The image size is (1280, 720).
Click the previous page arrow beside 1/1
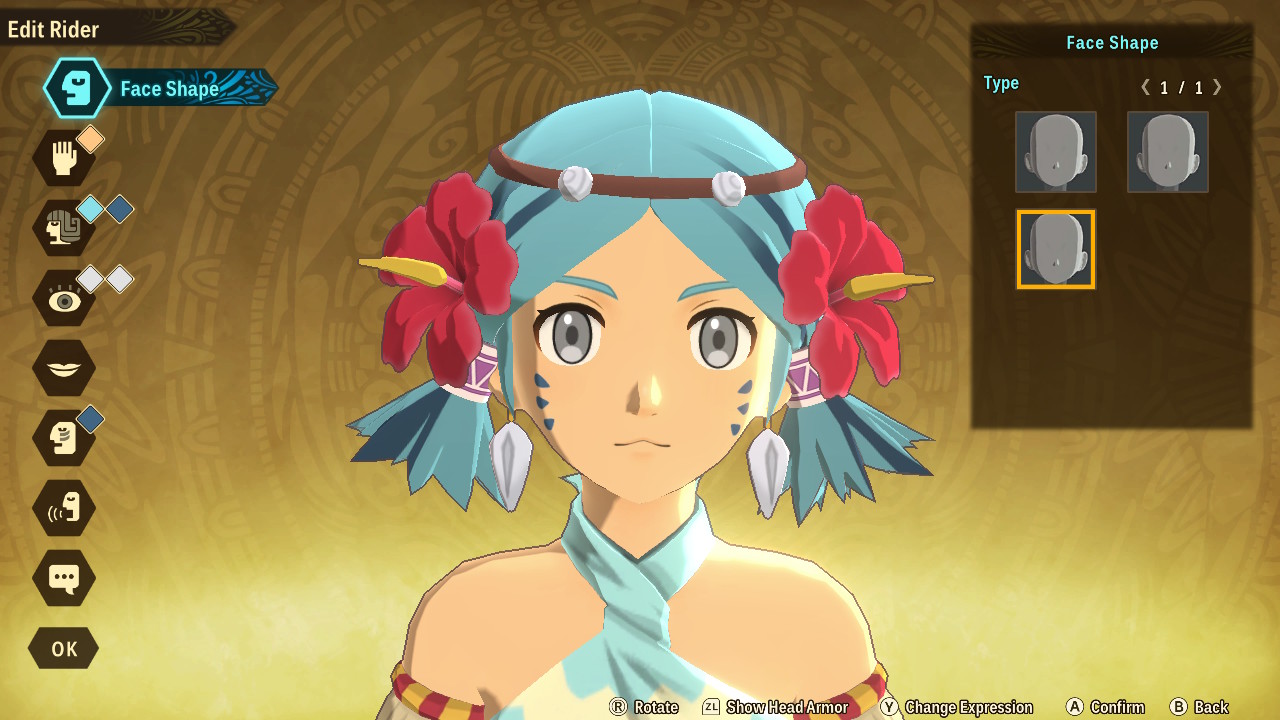click(x=1146, y=88)
